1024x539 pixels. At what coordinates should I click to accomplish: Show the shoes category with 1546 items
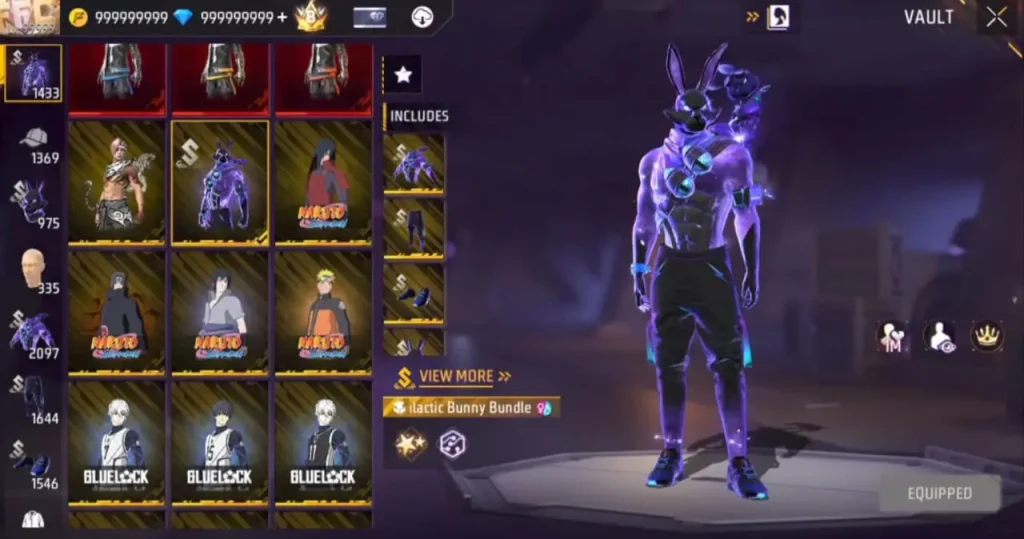tap(34, 463)
